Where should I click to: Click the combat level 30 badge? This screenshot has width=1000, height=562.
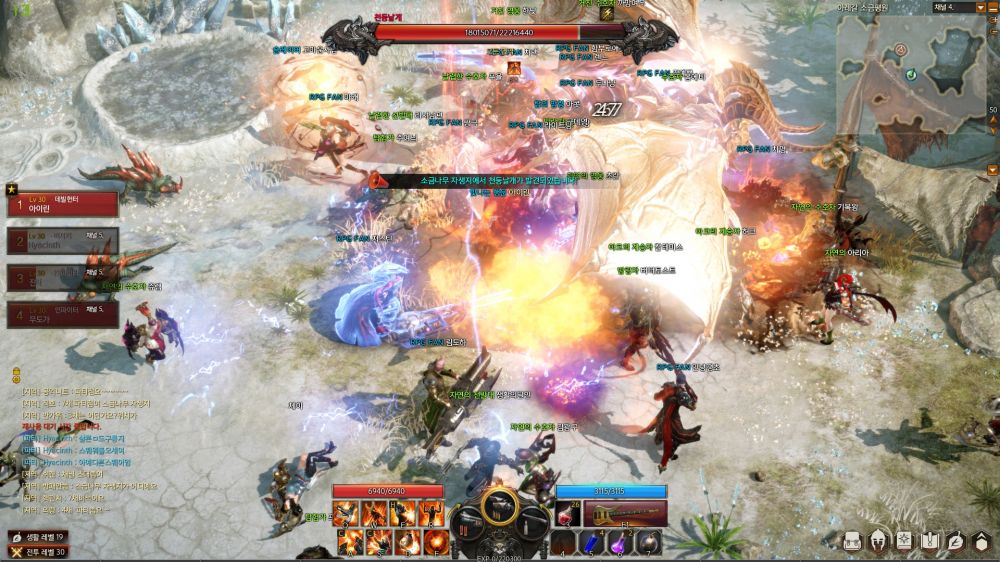38,551
